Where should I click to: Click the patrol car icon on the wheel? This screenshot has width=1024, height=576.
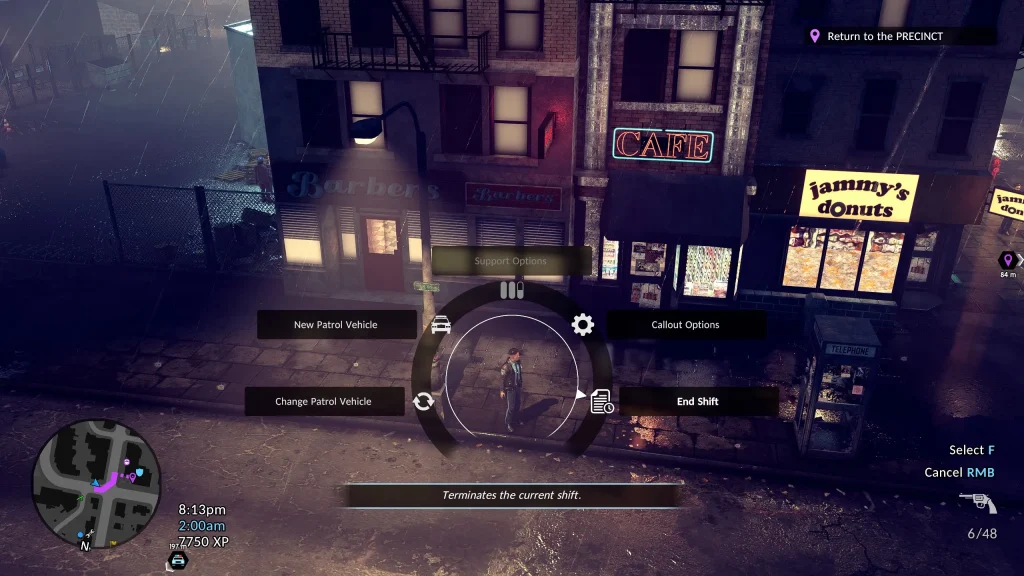click(441, 324)
